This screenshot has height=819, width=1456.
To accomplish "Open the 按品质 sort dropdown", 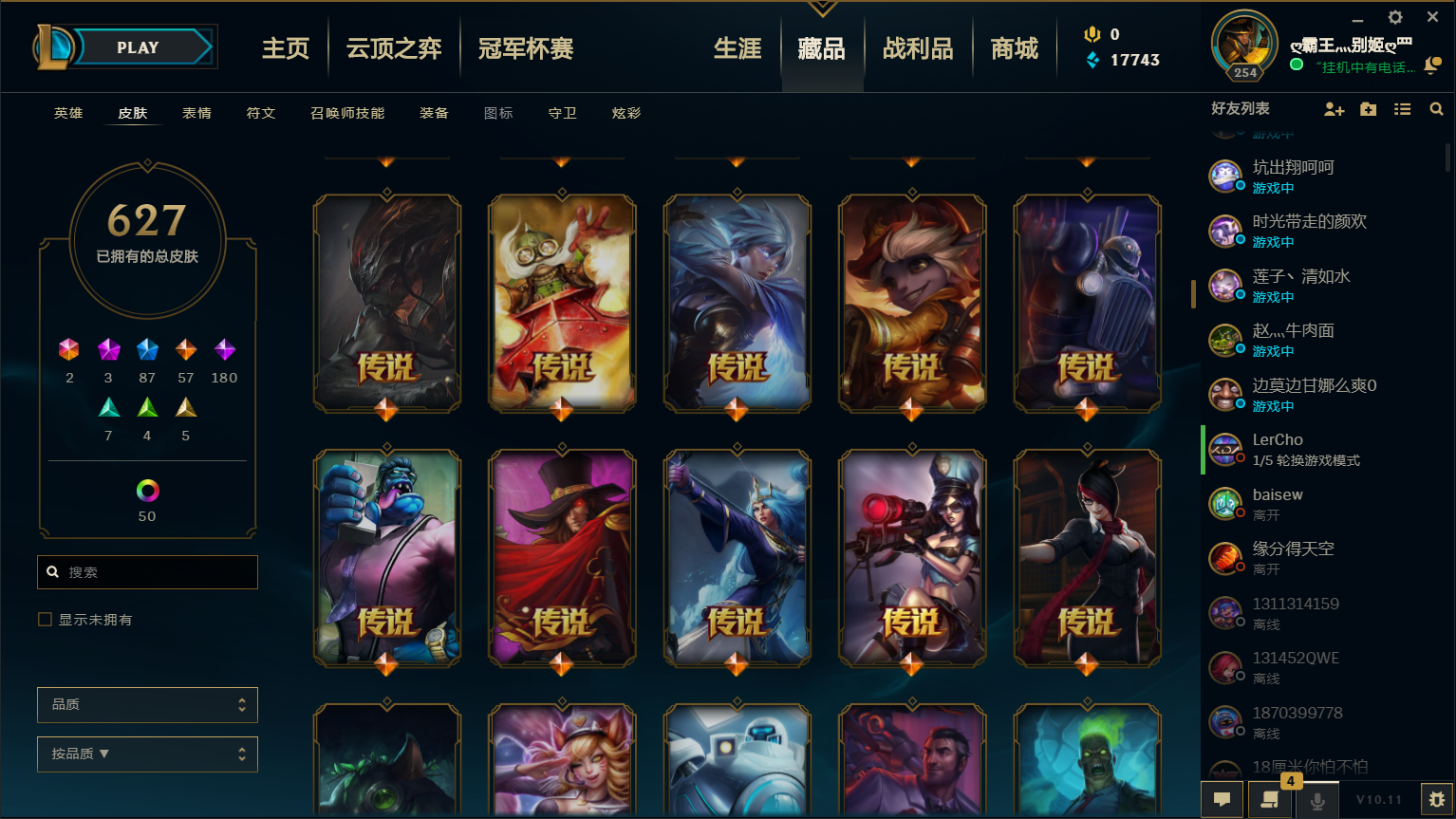I will [x=147, y=754].
